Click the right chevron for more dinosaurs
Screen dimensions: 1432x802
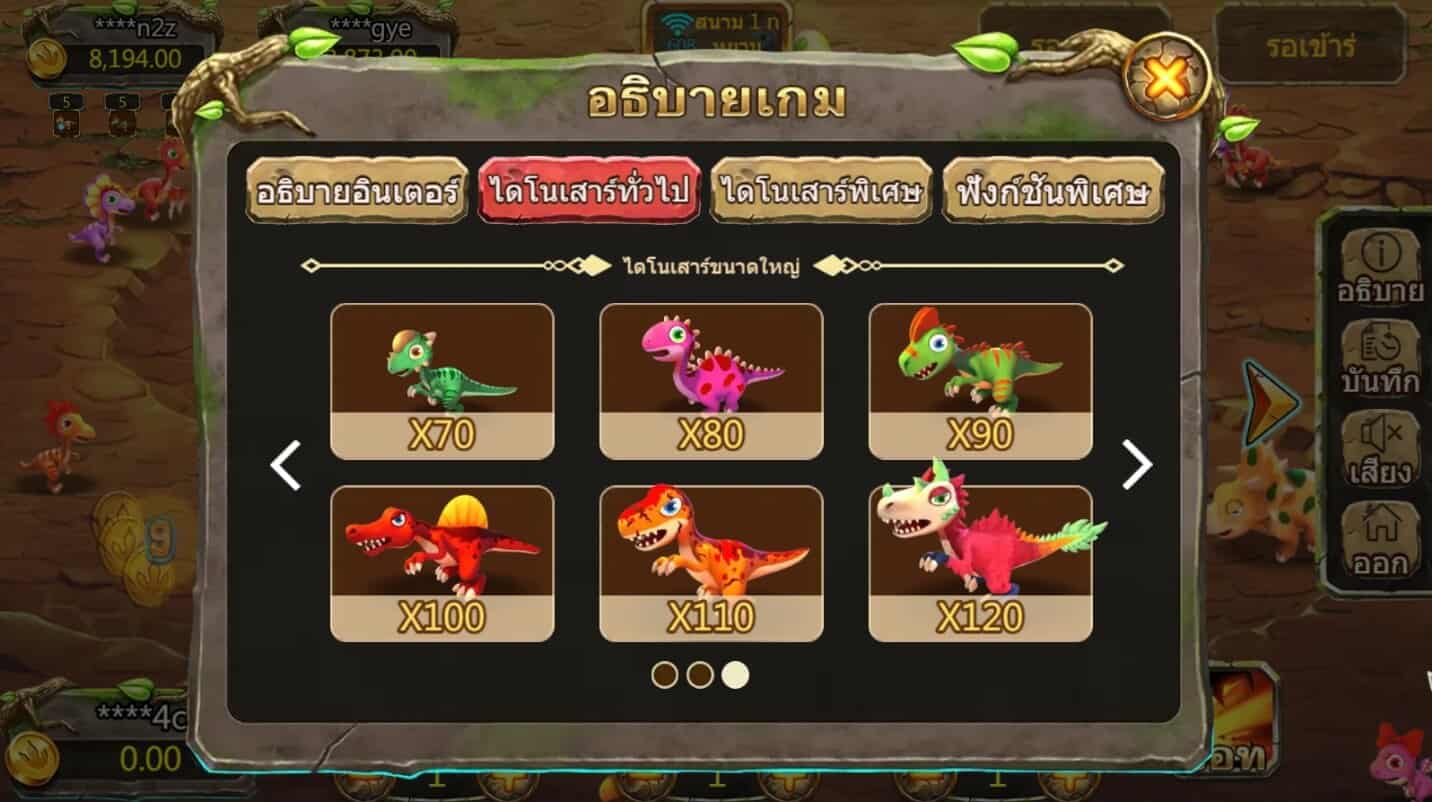(x=1136, y=462)
